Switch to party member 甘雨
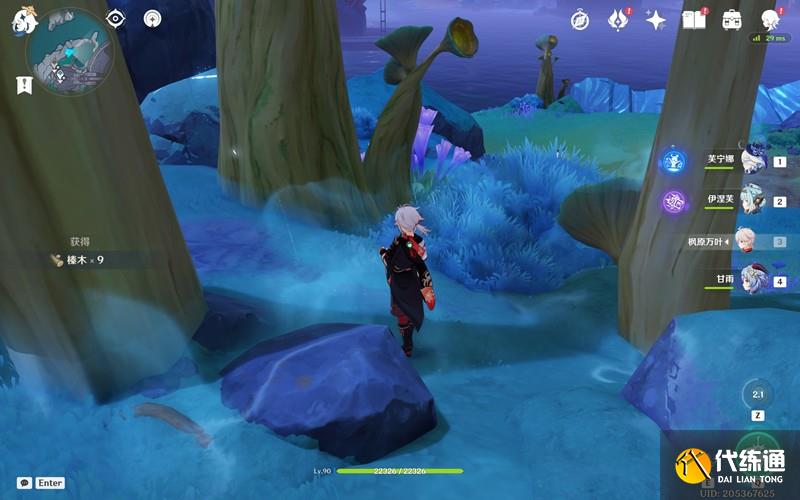Viewport: 800px width, 500px height. click(752, 281)
